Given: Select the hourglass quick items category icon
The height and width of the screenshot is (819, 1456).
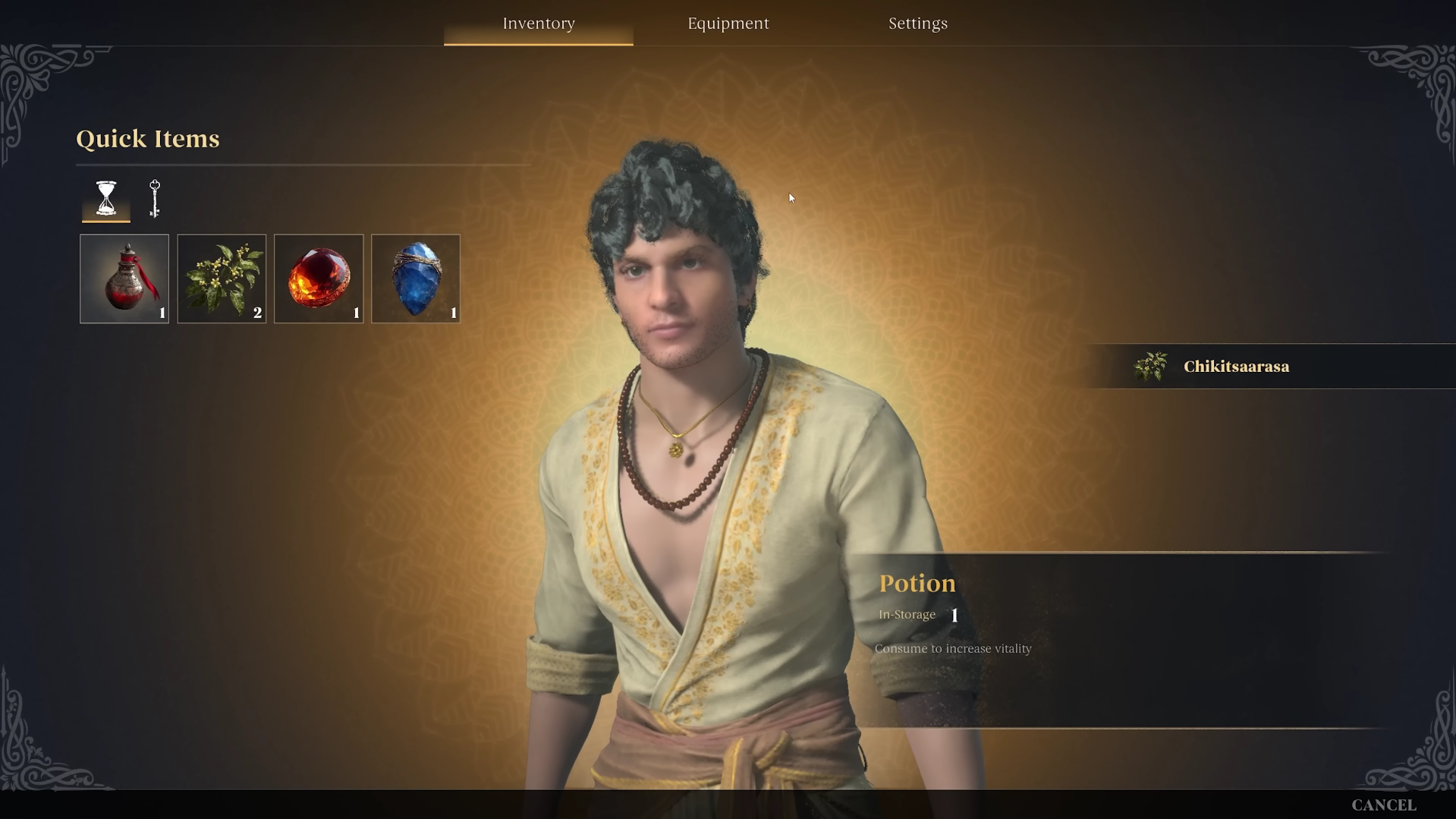Looking at the screenshot, I should pyautogui.click(x=105, y=198).
